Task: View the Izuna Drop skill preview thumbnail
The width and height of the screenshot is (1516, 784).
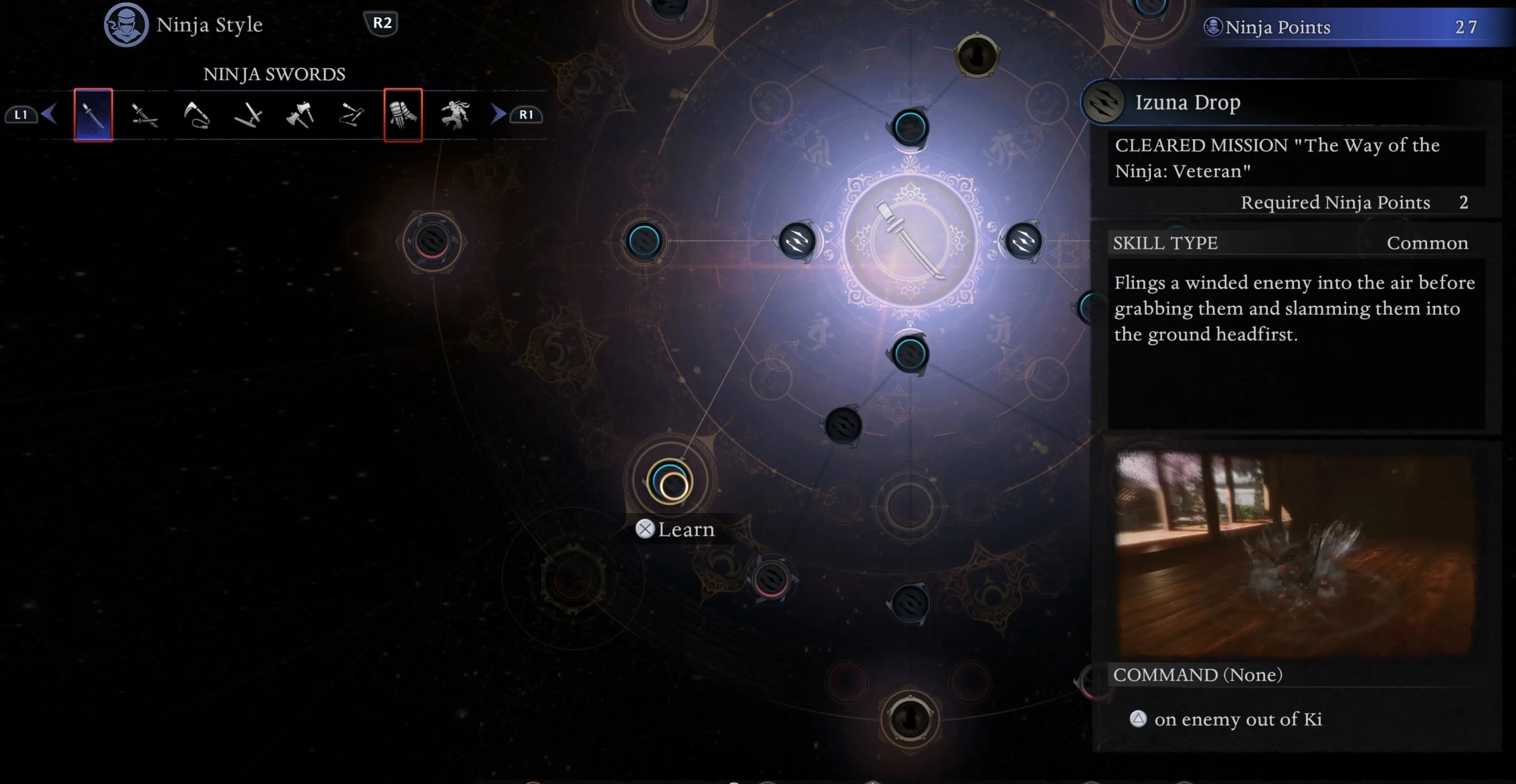Action: click(1295, 554)
